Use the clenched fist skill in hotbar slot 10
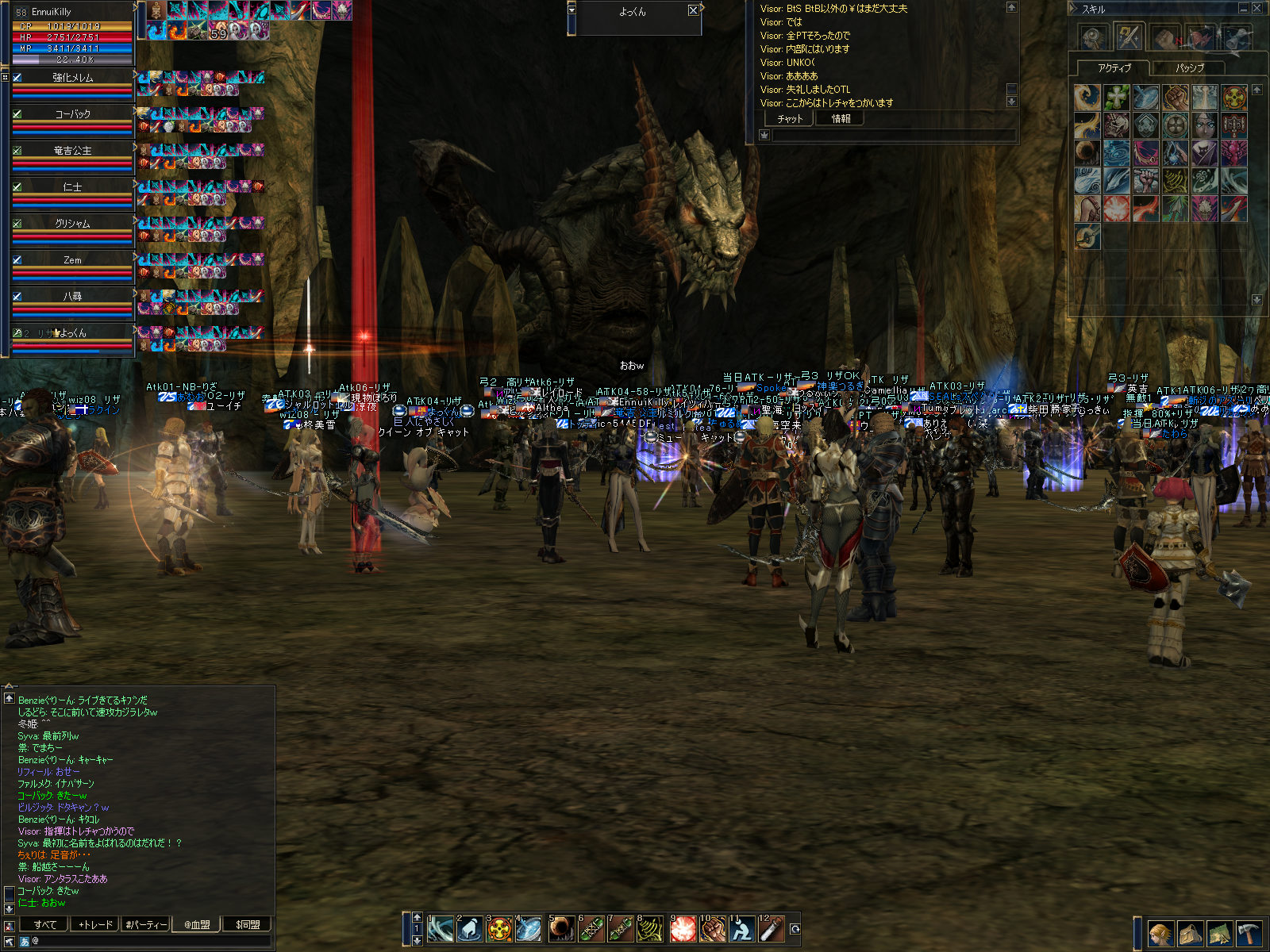 click(713, 929)
